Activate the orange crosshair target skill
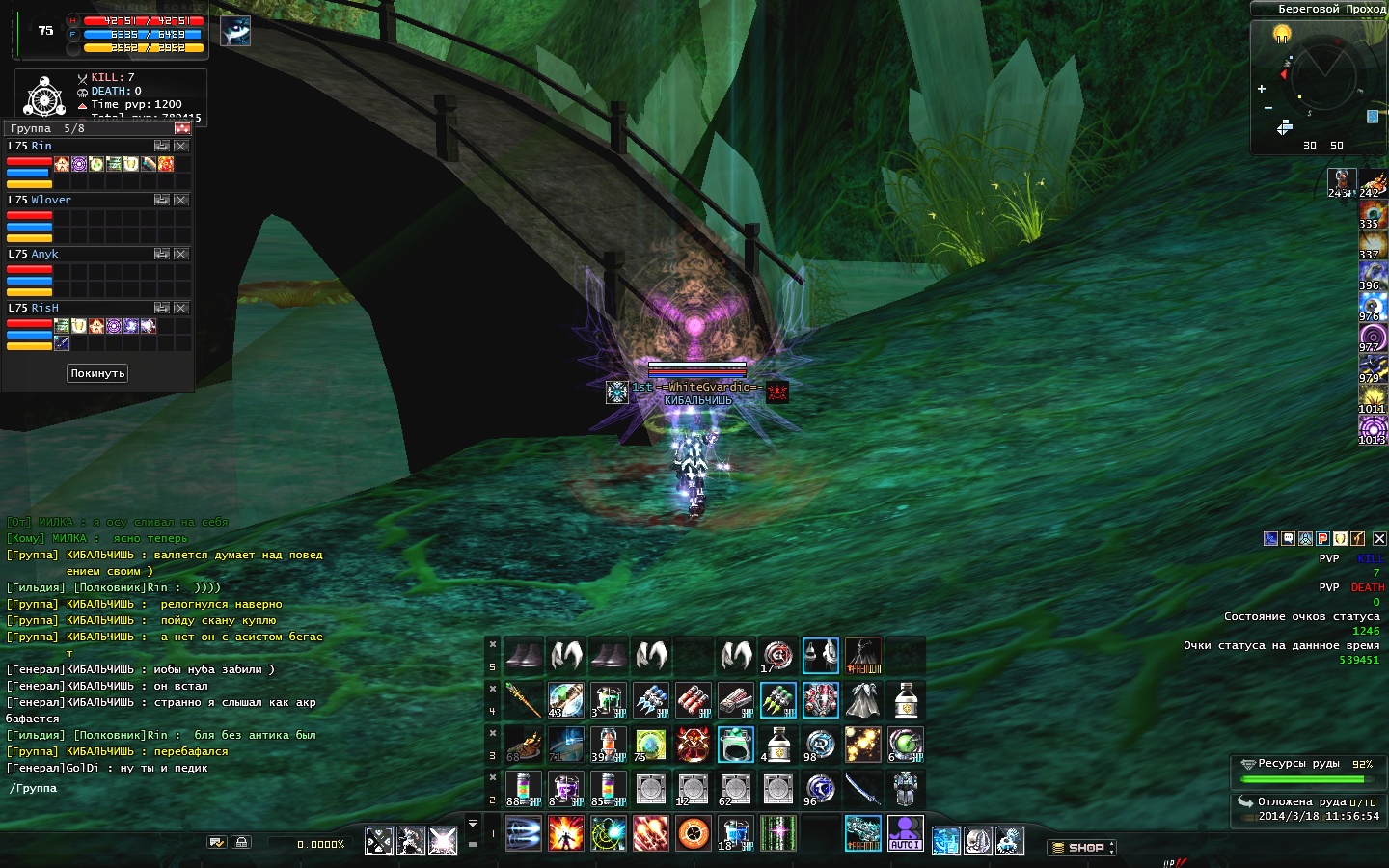 point(694,833)
